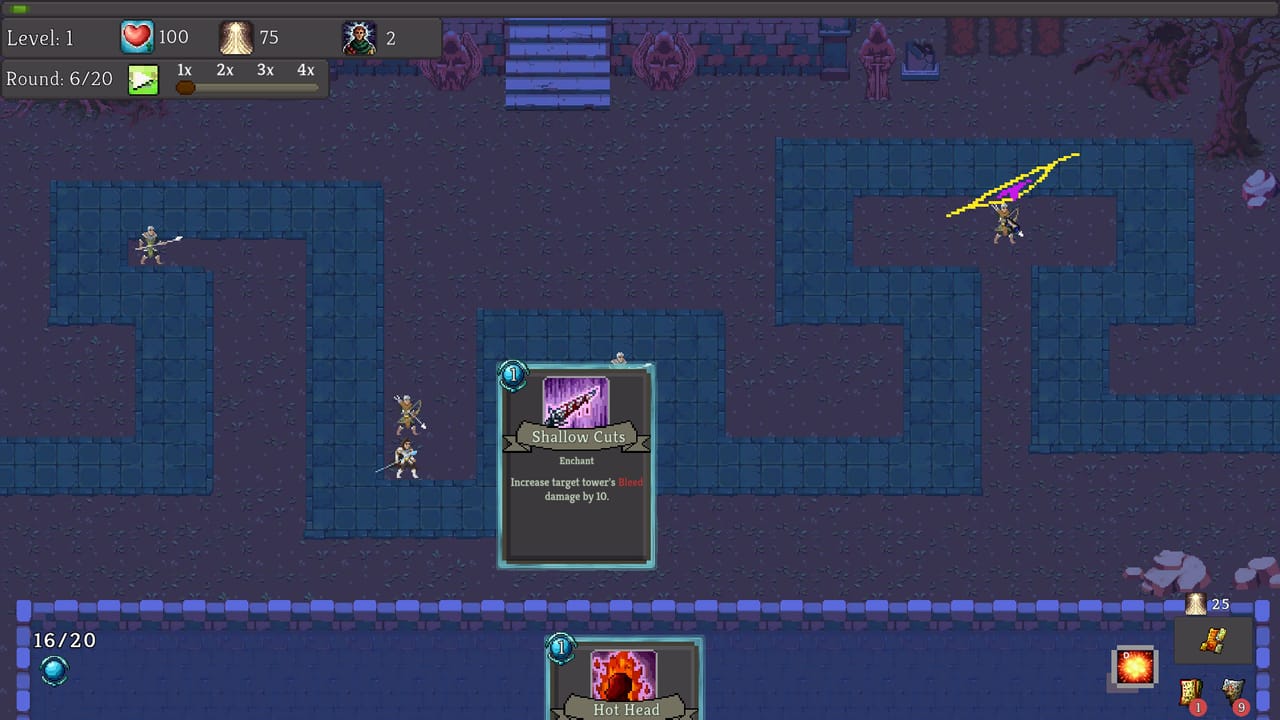This screenshot has height=720, width=1280.
Task: Click the heart health icon
Action: click(137, 36)
